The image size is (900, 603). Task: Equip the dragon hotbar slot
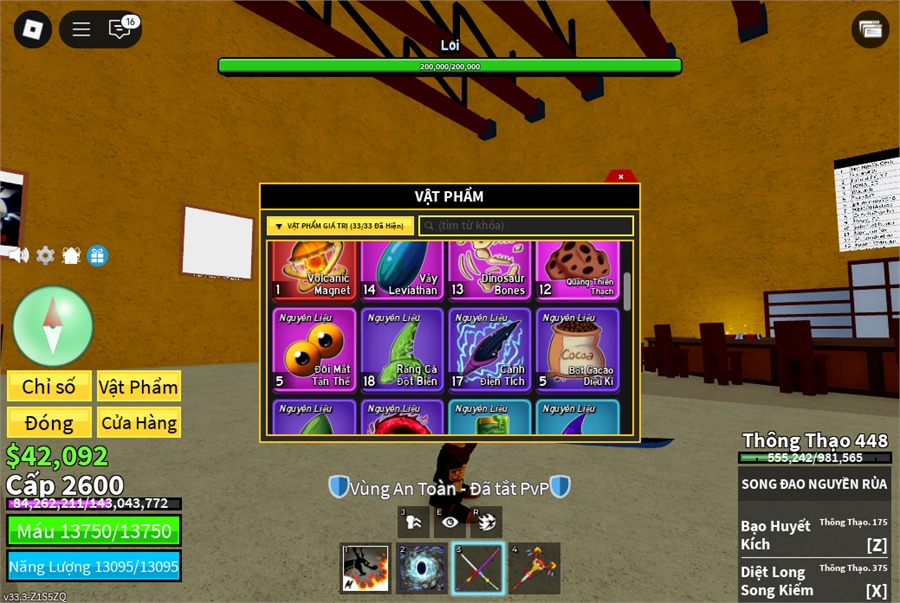pyautogui.click(x=365, y=568)
